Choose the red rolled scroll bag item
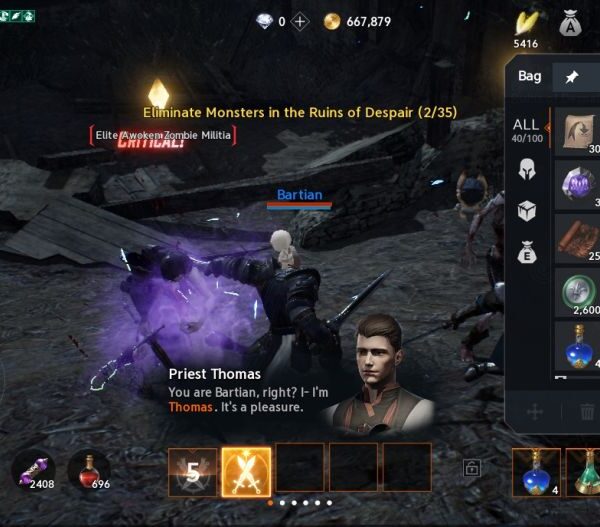600x527 pixels. 578,239
